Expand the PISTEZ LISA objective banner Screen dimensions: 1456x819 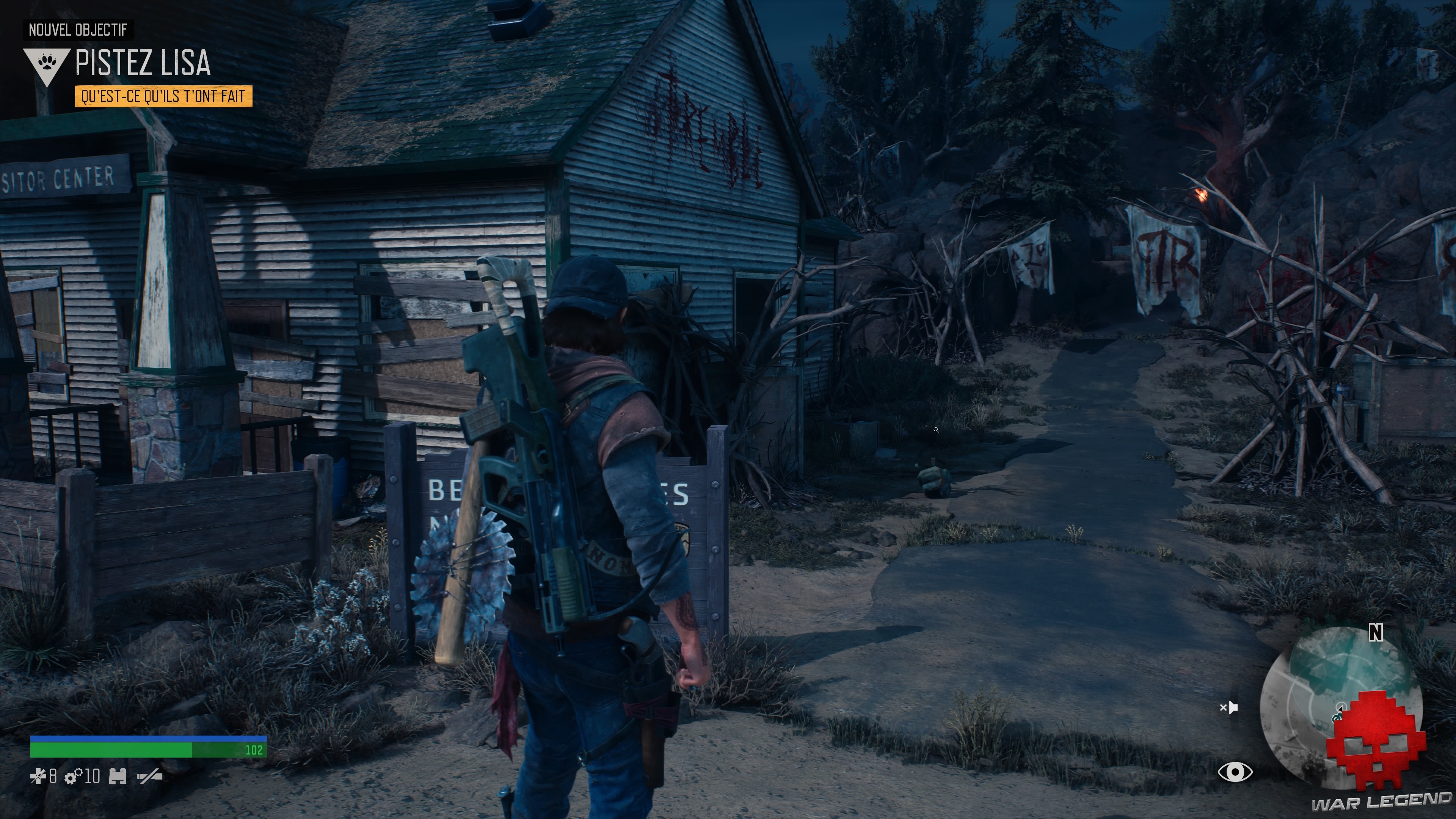coord(144,64)
